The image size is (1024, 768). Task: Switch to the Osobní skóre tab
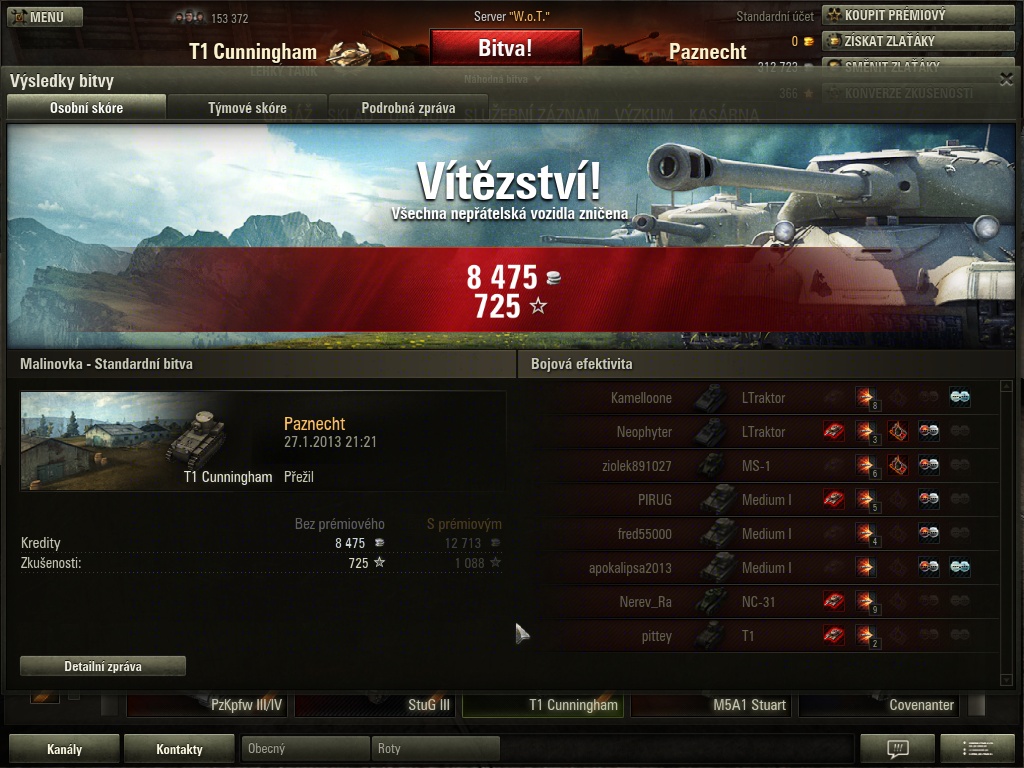pos(86,108)
